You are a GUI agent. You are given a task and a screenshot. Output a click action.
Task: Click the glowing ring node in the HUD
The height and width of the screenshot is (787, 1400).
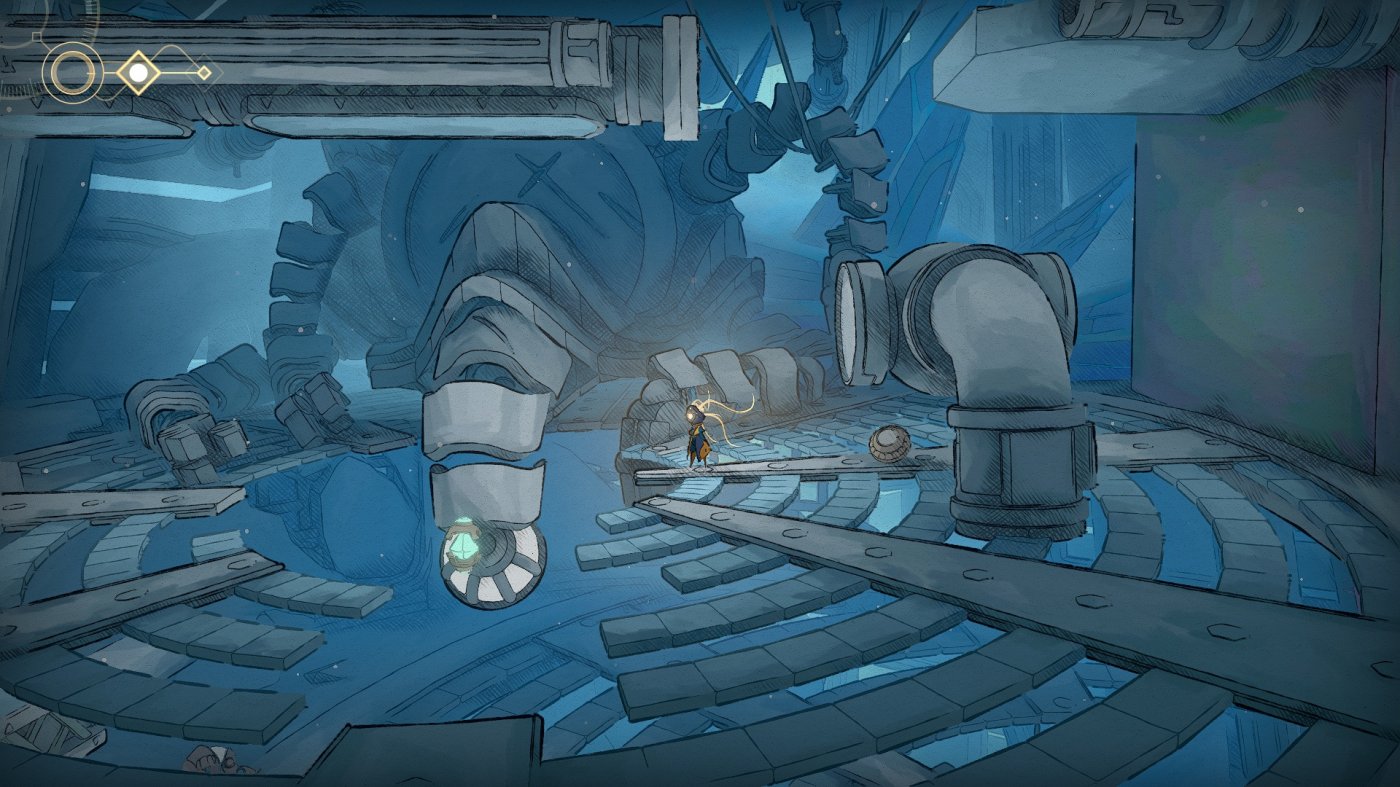point(73,71)
